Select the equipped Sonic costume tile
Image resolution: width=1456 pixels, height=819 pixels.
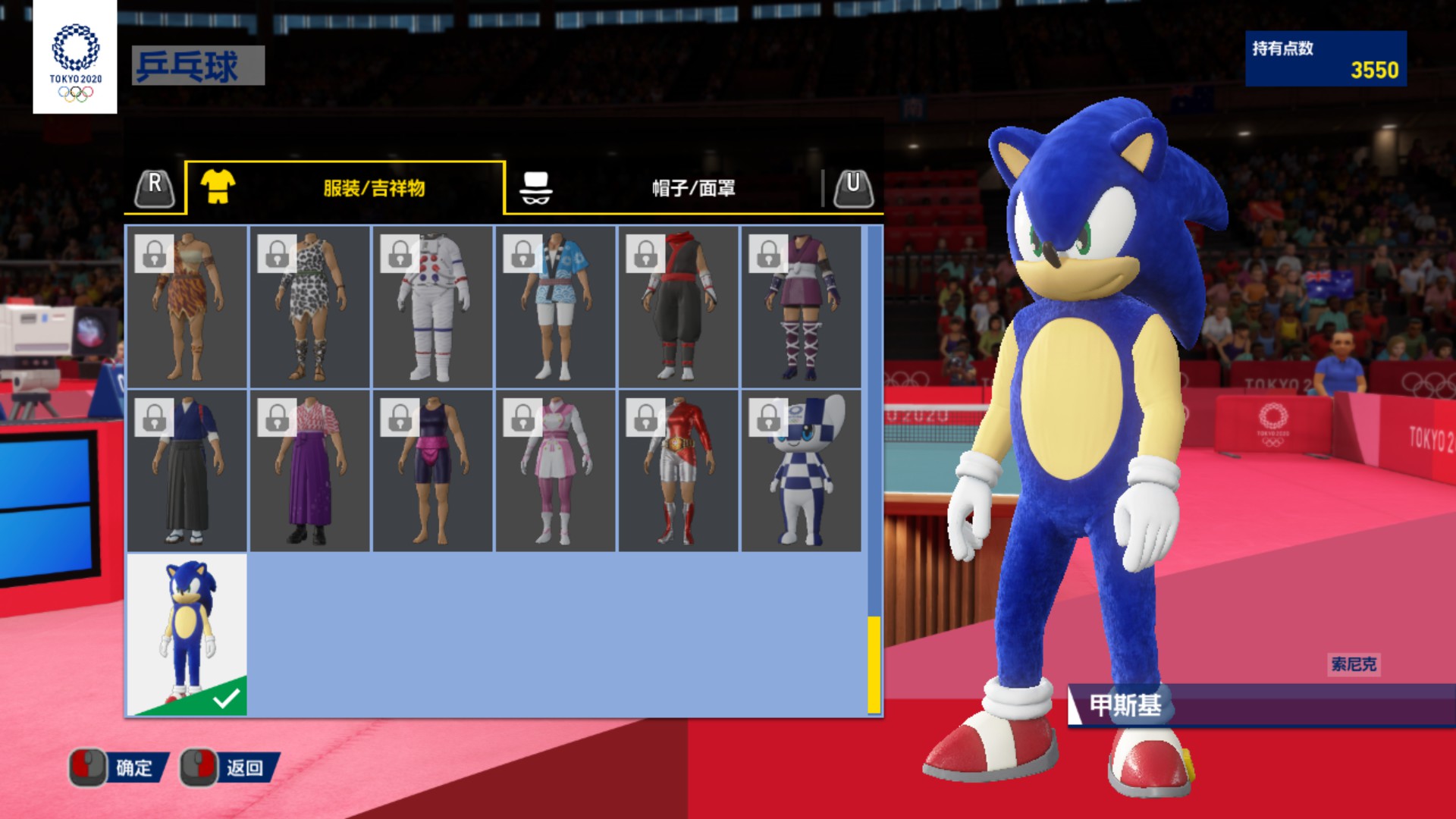[187, 635]
